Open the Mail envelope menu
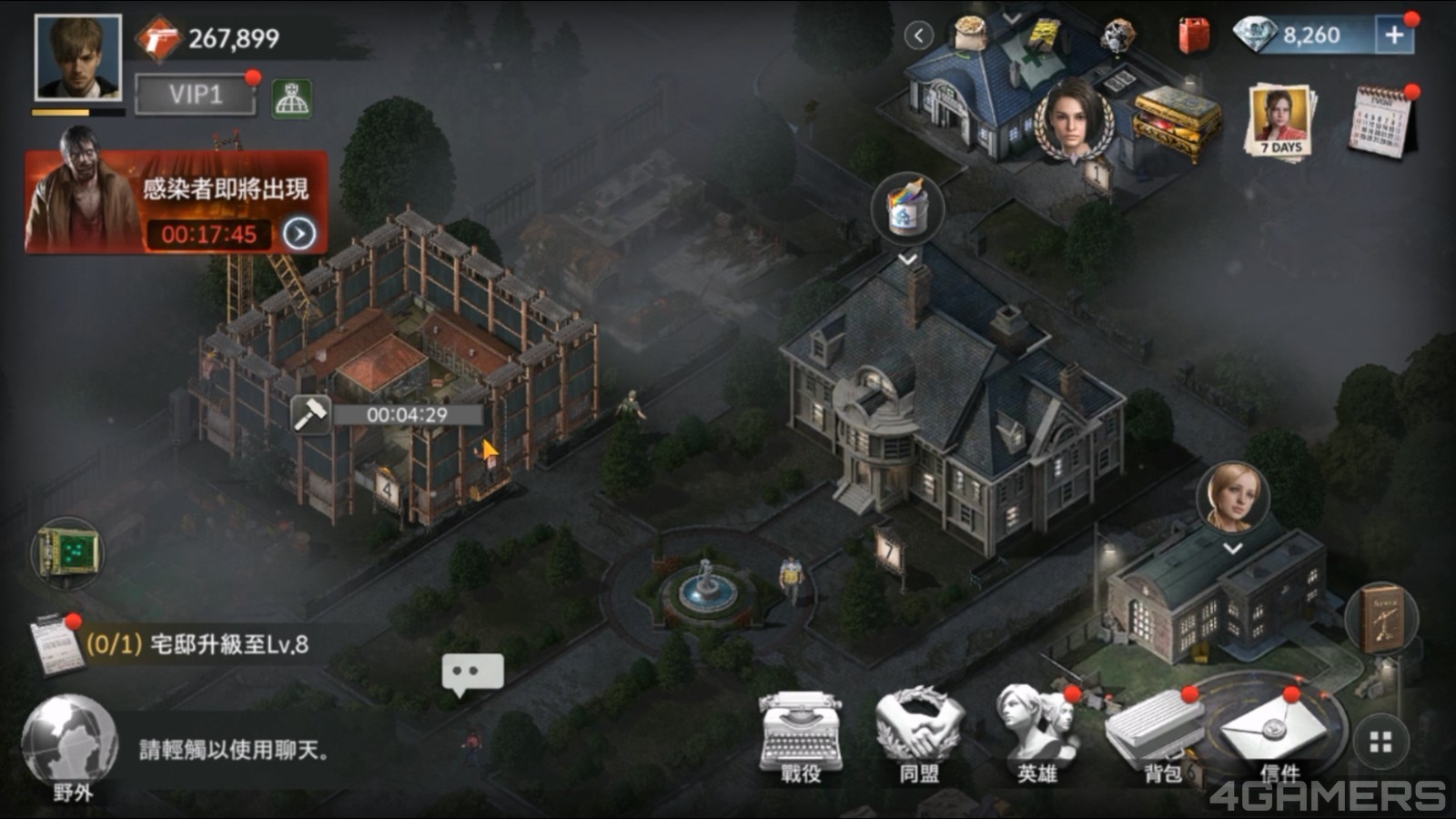Screen dimensions: 1456x819 click(1273, 735)
